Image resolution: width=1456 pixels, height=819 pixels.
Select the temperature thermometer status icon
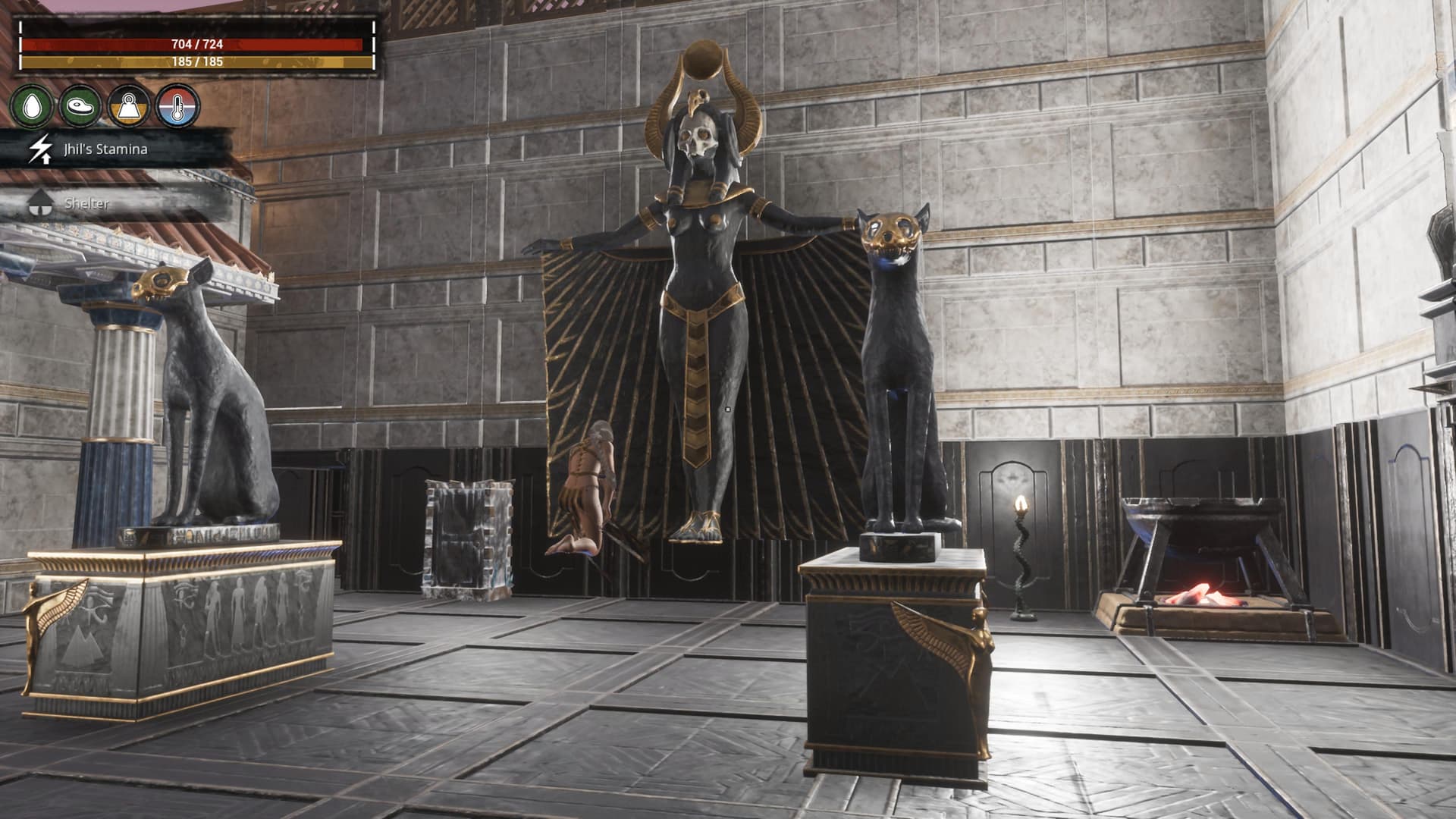pyautogui.click(x=179, y=105)
